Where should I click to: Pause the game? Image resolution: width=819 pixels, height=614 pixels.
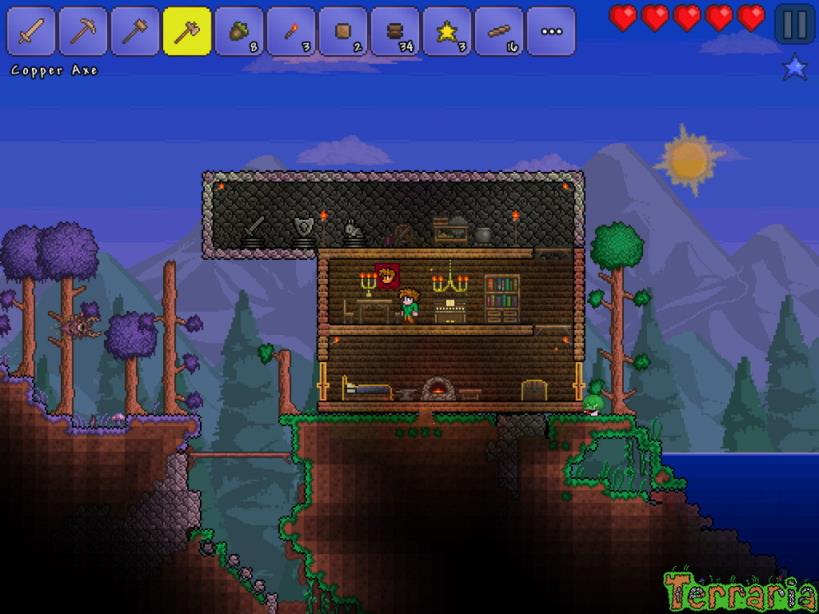794,23
